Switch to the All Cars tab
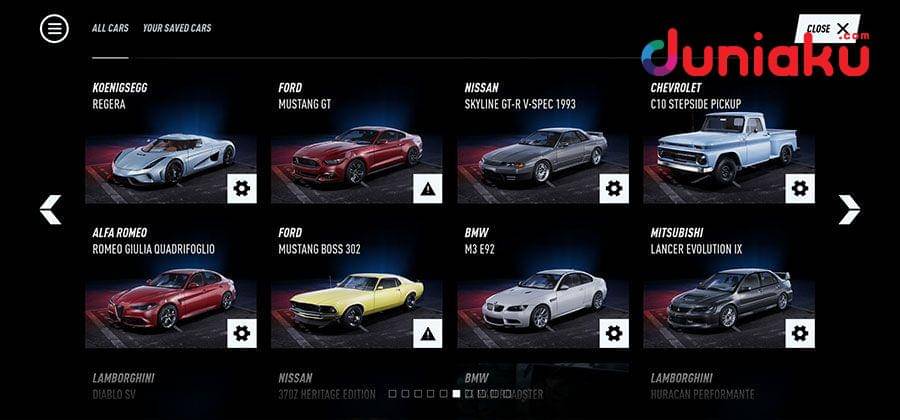Viewport: 900px width, 420px height. click(x=110, y=29)
